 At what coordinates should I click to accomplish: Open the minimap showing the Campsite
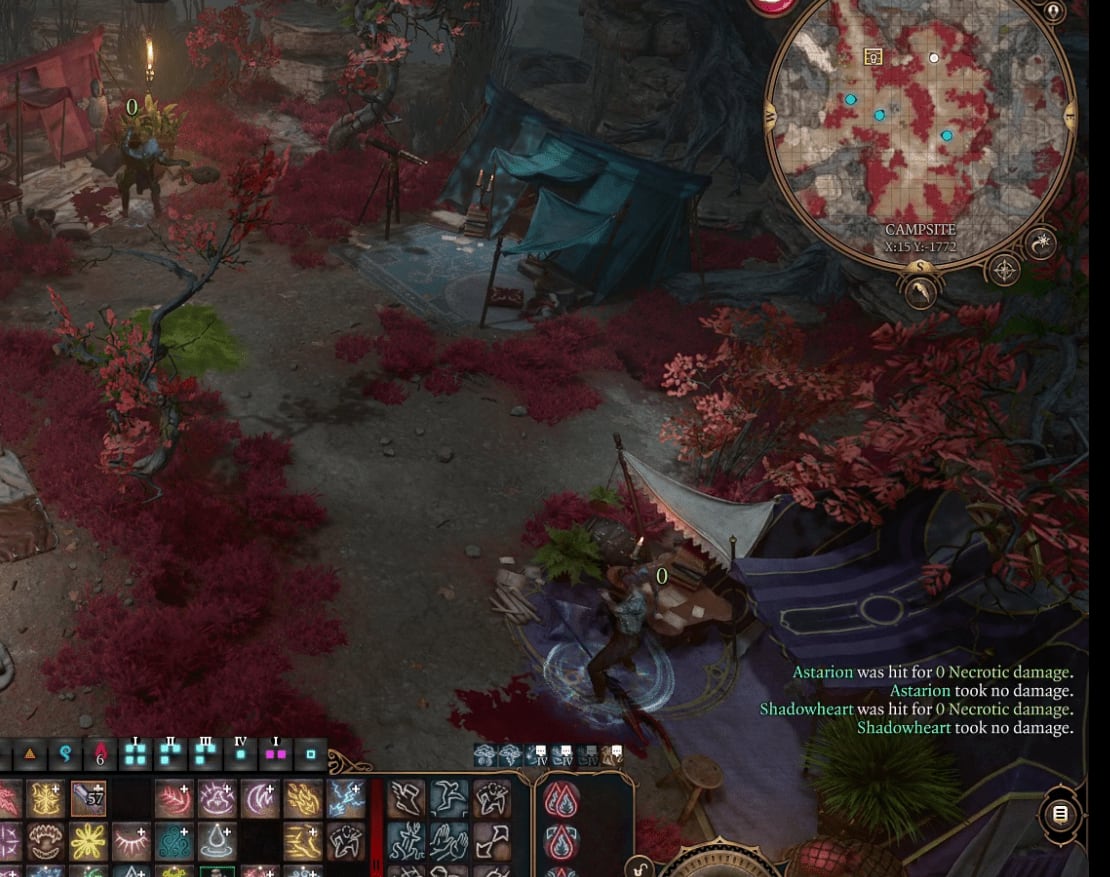pos(920,130)
